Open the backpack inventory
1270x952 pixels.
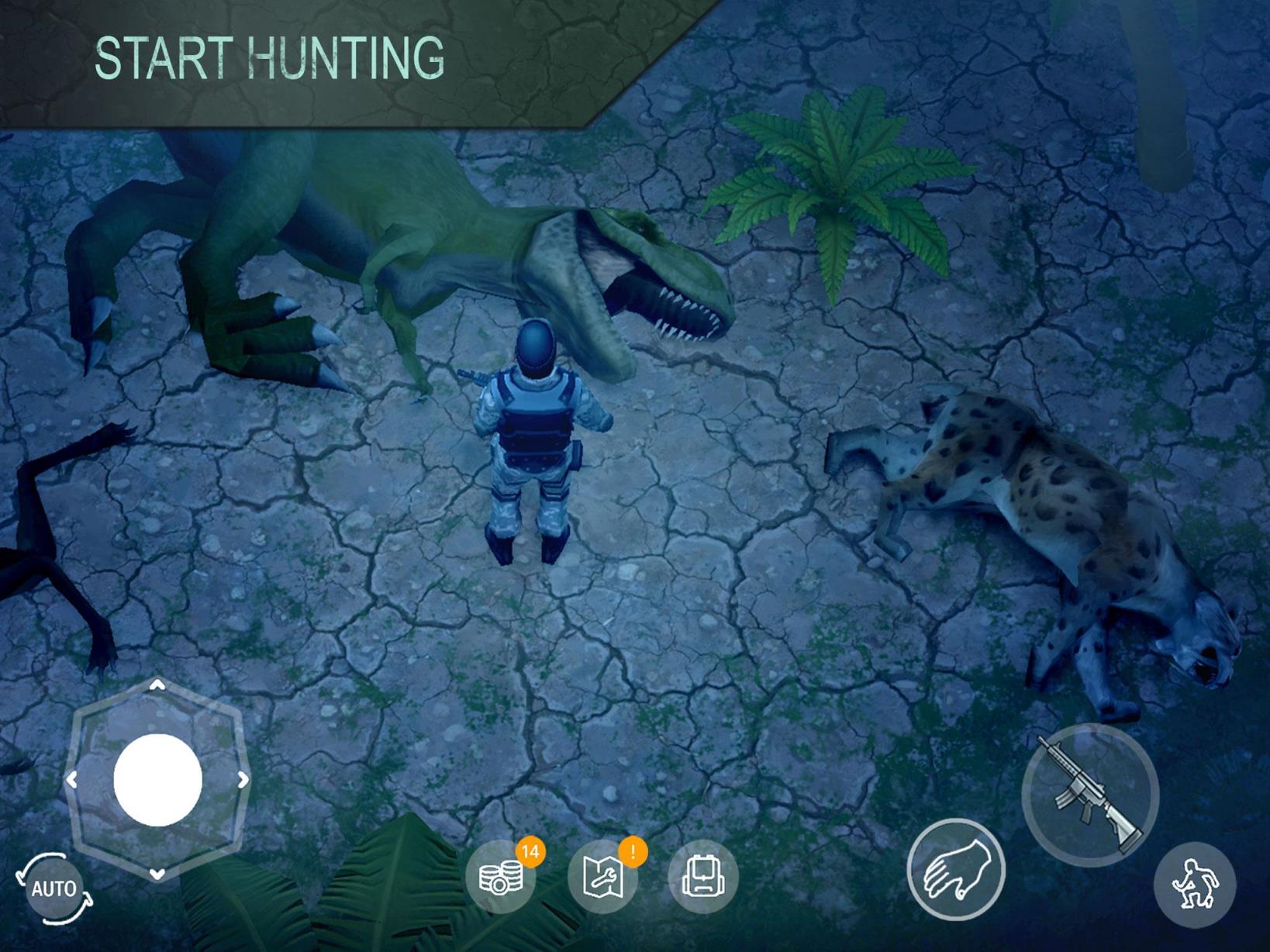pos(705,876)
